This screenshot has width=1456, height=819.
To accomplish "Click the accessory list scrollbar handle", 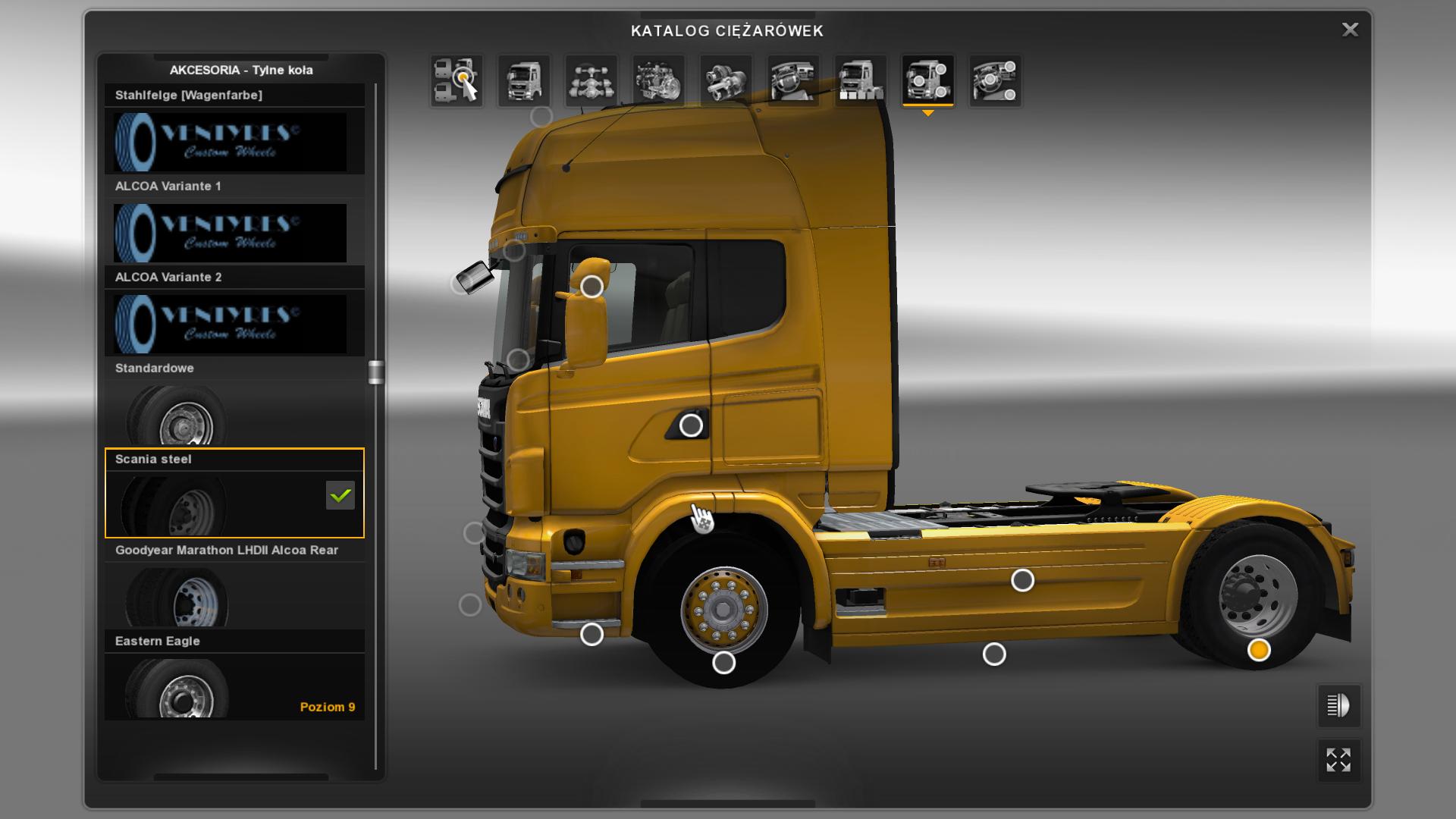I will point(376,372).
